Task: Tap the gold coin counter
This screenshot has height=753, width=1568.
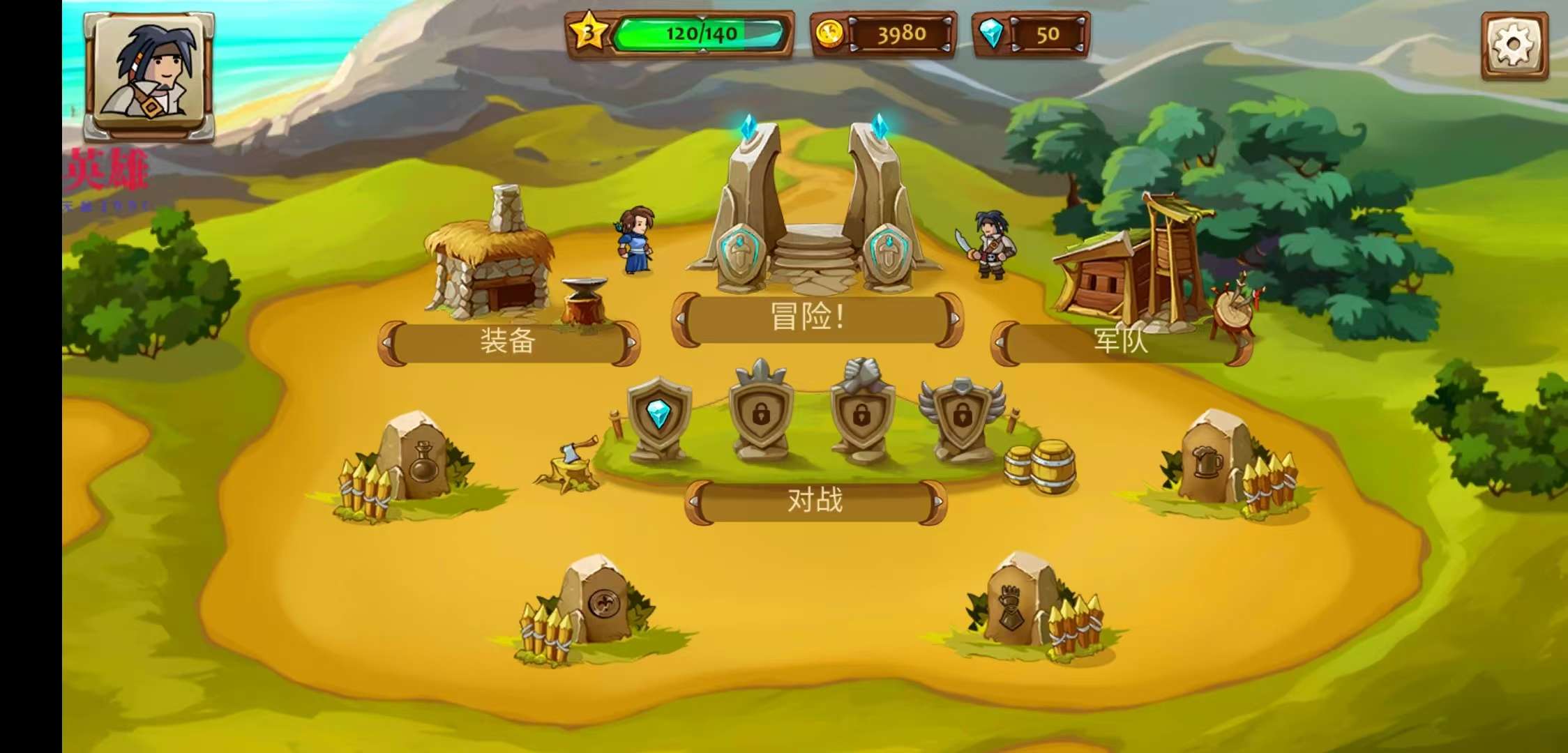Action: tap(883, 33)
